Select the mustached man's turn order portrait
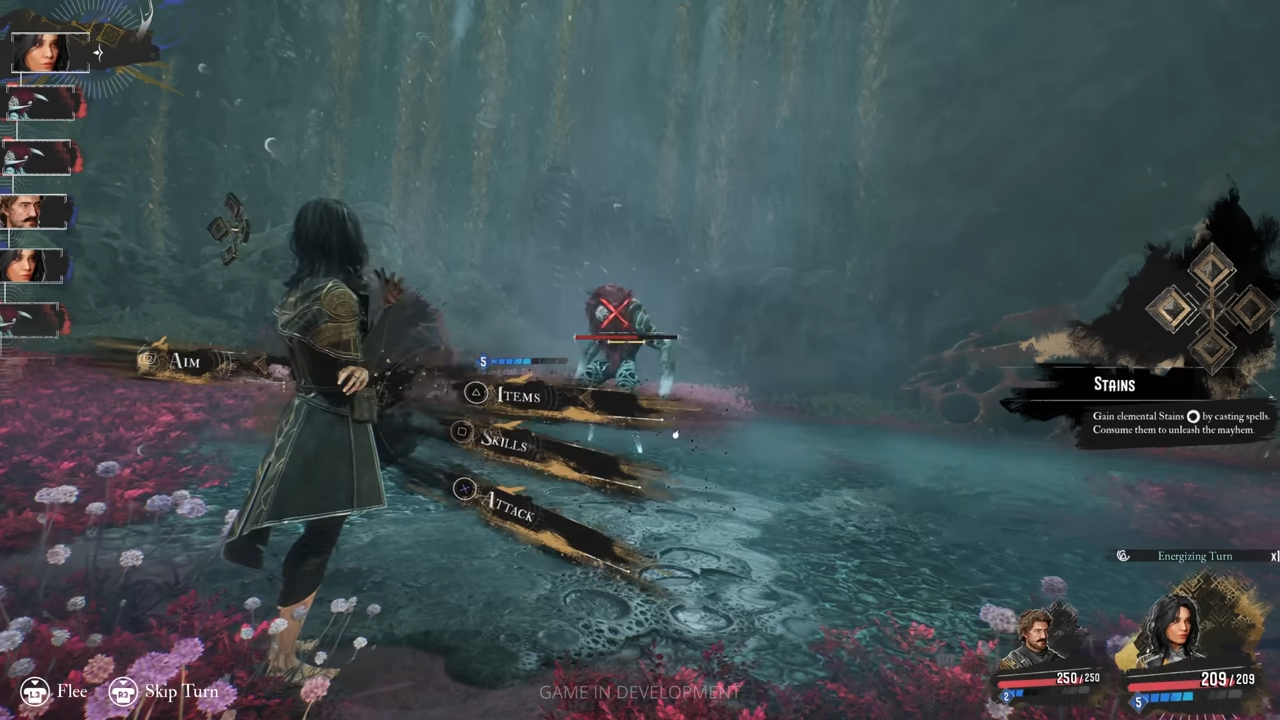This screenshot has width=1280, height=720. point(37,212)
